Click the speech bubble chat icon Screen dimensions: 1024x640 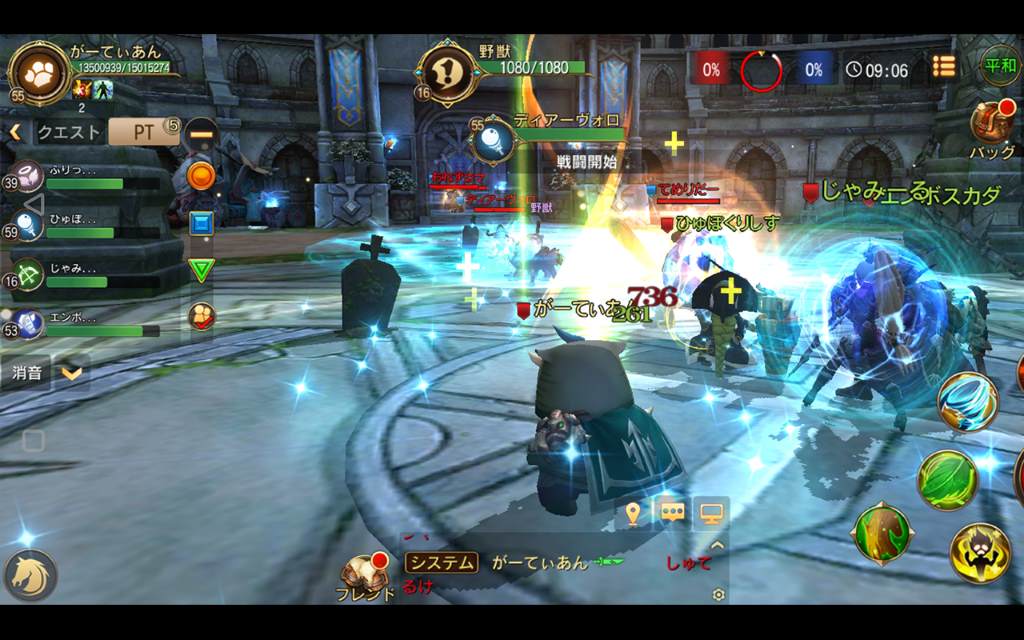(x=671, y=513)
